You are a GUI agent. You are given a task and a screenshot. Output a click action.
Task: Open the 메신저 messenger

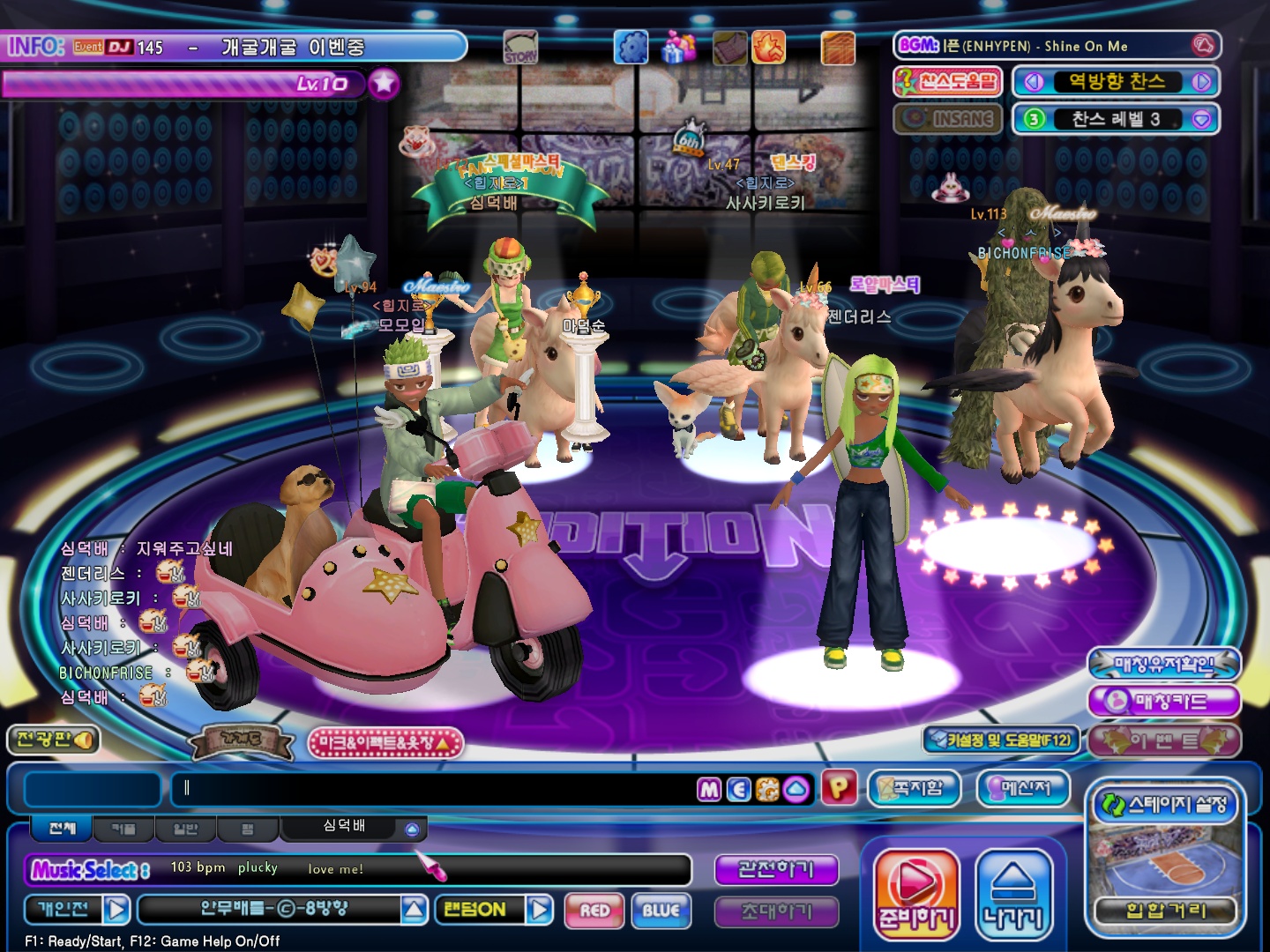[x=1022, y=788]
